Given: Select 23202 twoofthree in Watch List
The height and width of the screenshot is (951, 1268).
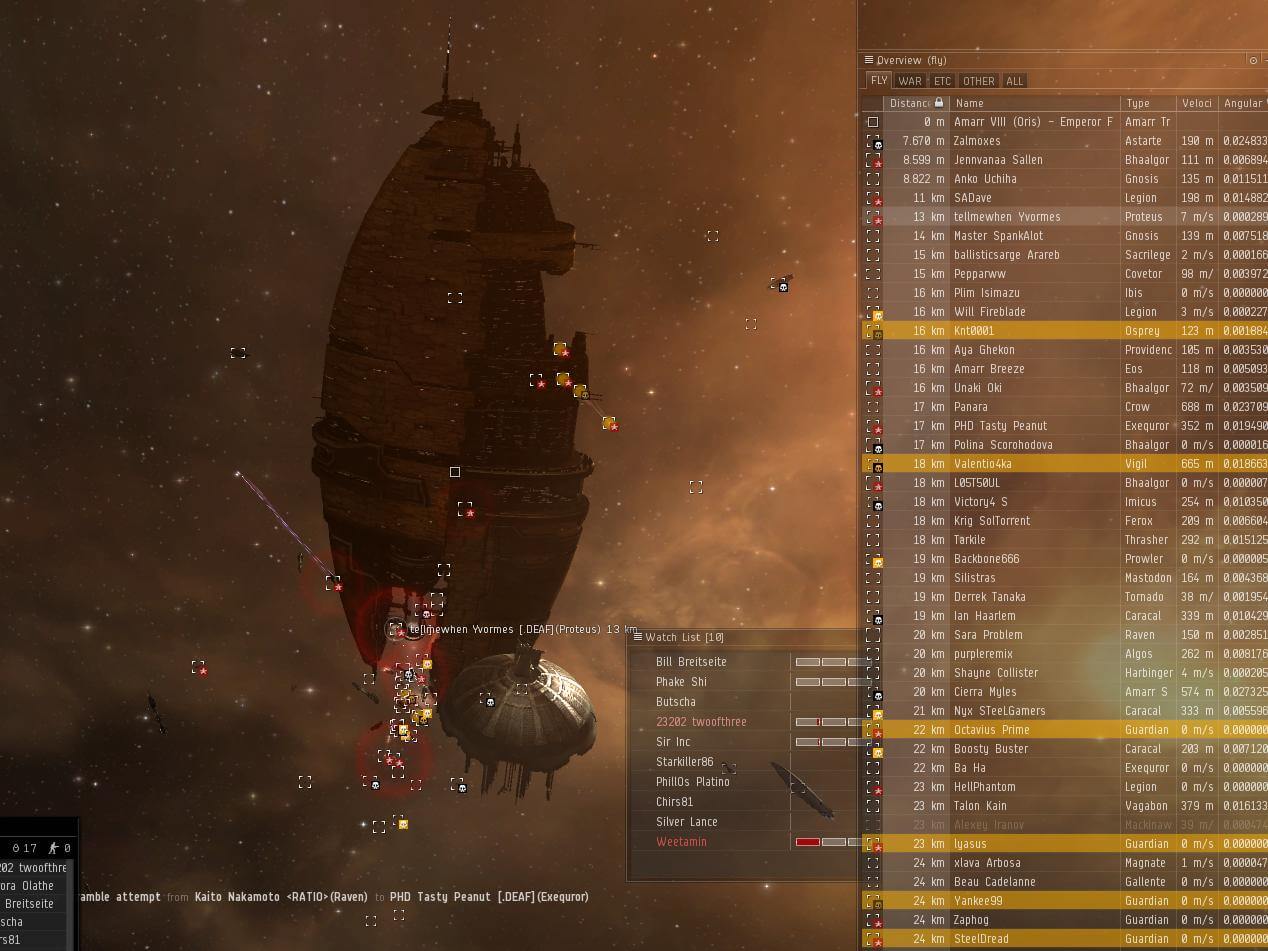Looking at the screenshot, I should coord(701,722).
